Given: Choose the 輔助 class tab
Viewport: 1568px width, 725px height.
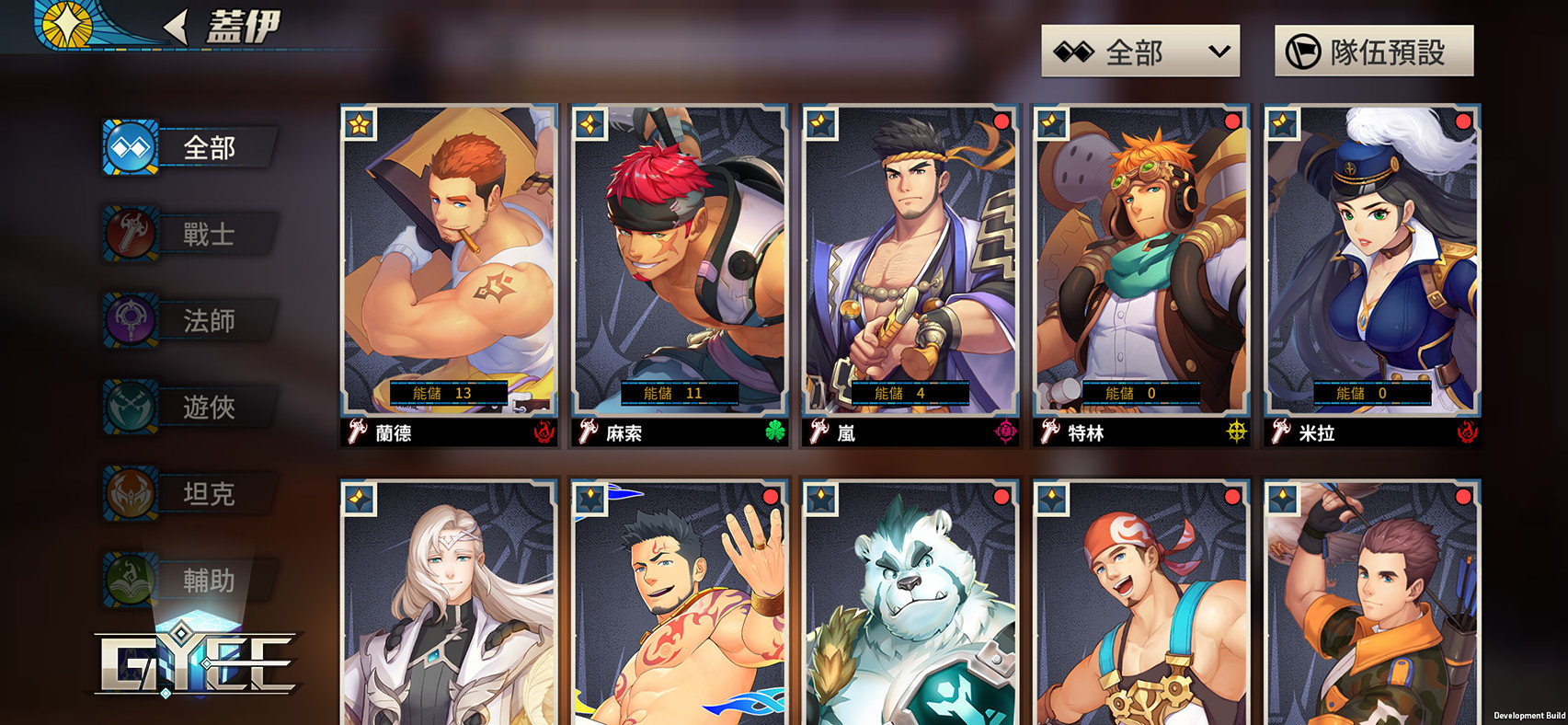Looking at the screenshot, I should tap(190, 580).
